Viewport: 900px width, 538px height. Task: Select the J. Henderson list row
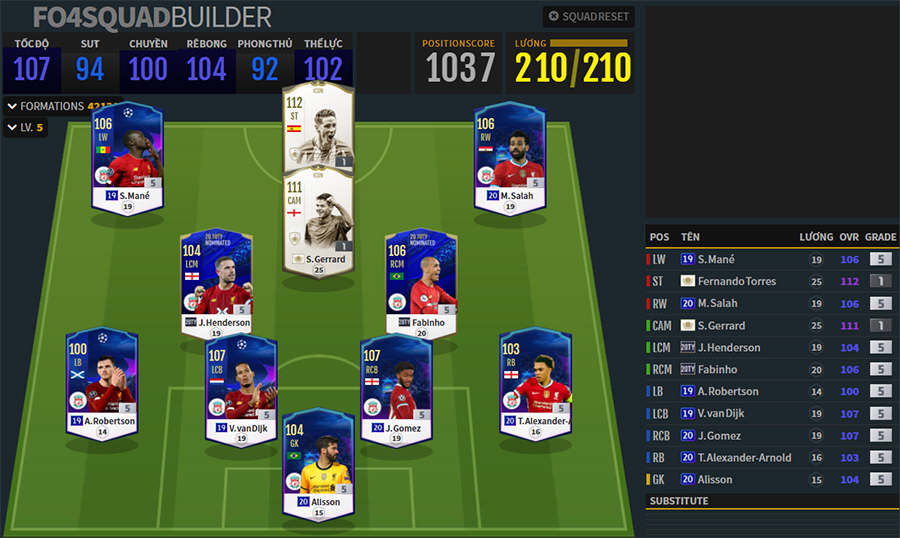tap(770, 347)
